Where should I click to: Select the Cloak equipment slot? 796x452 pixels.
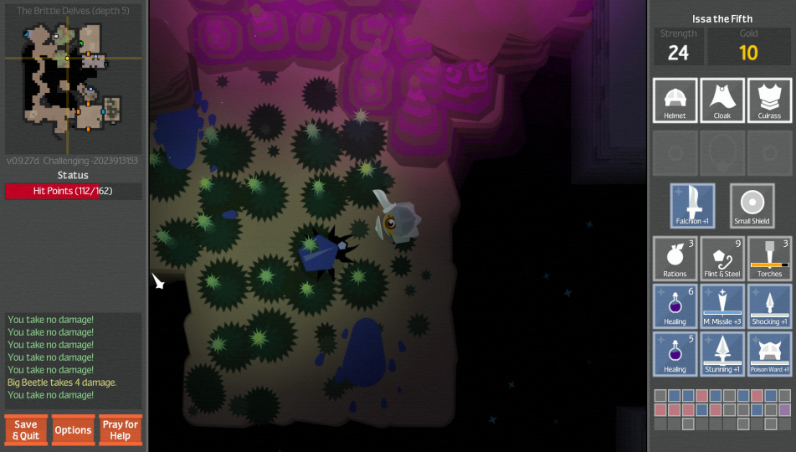click(722, 101)
